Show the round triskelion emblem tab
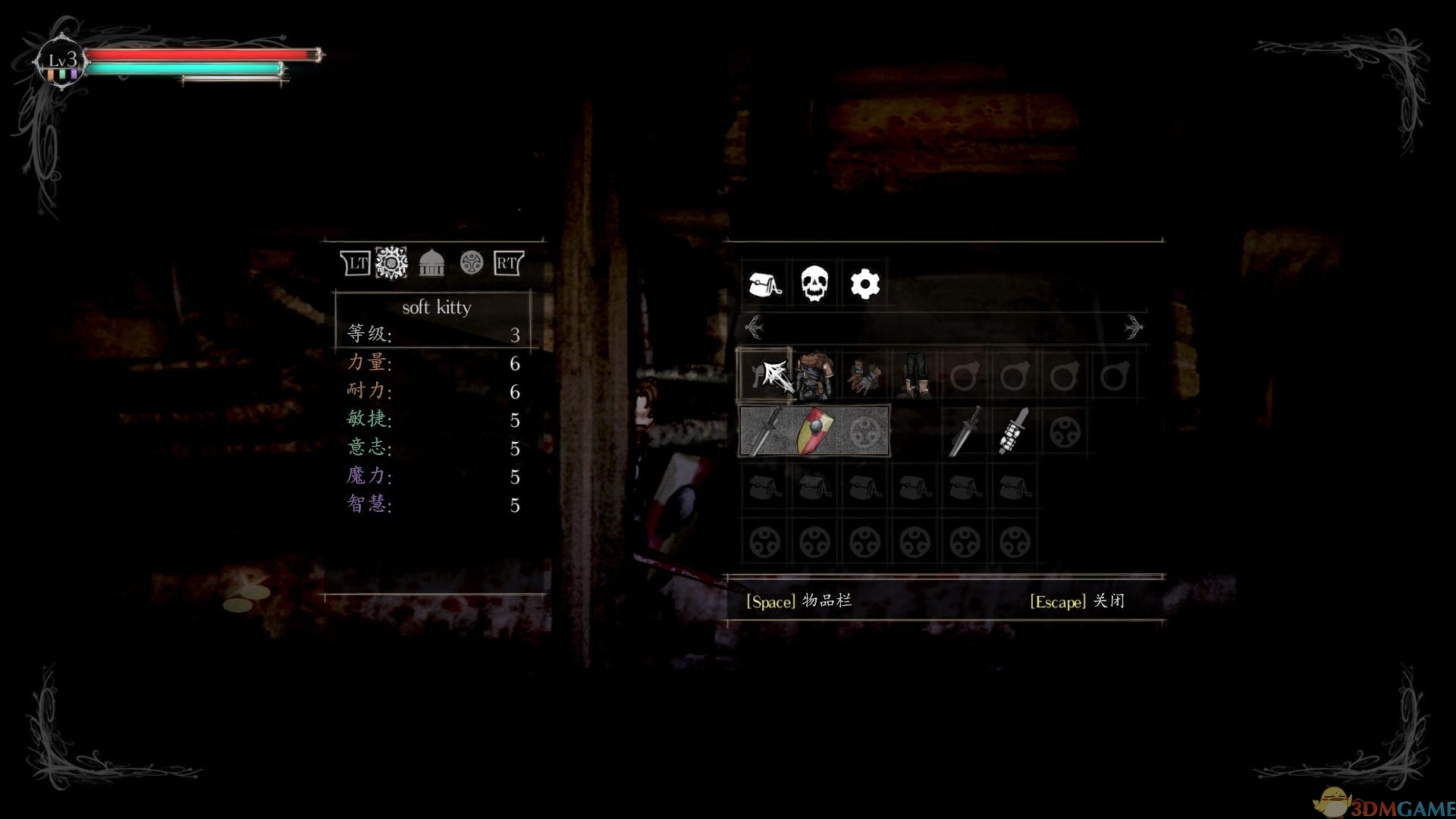The width and height of the screenshot is (1456, 819). (x=471, y=263)
